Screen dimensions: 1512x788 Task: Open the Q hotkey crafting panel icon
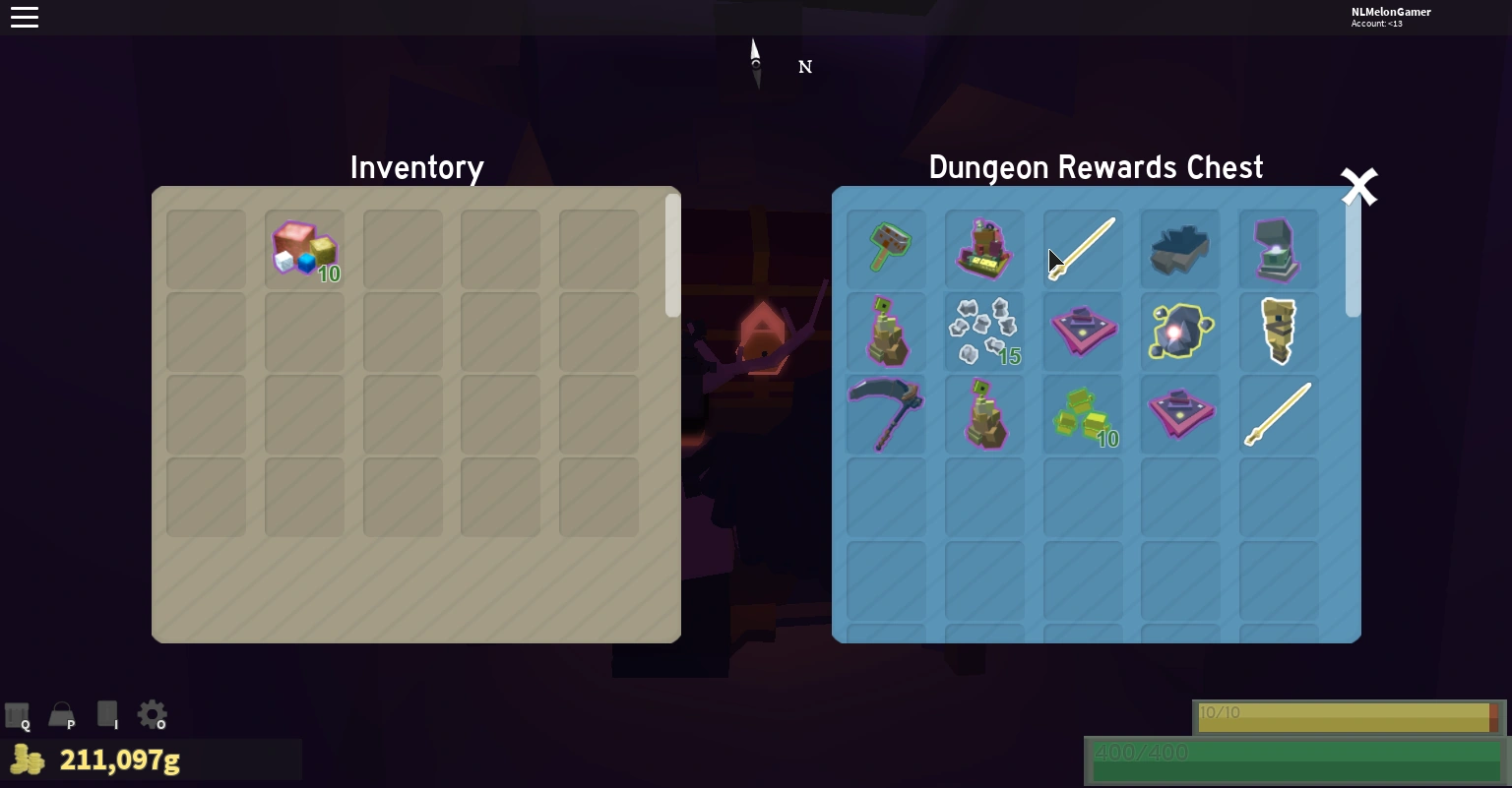click(x=17, y=714)
